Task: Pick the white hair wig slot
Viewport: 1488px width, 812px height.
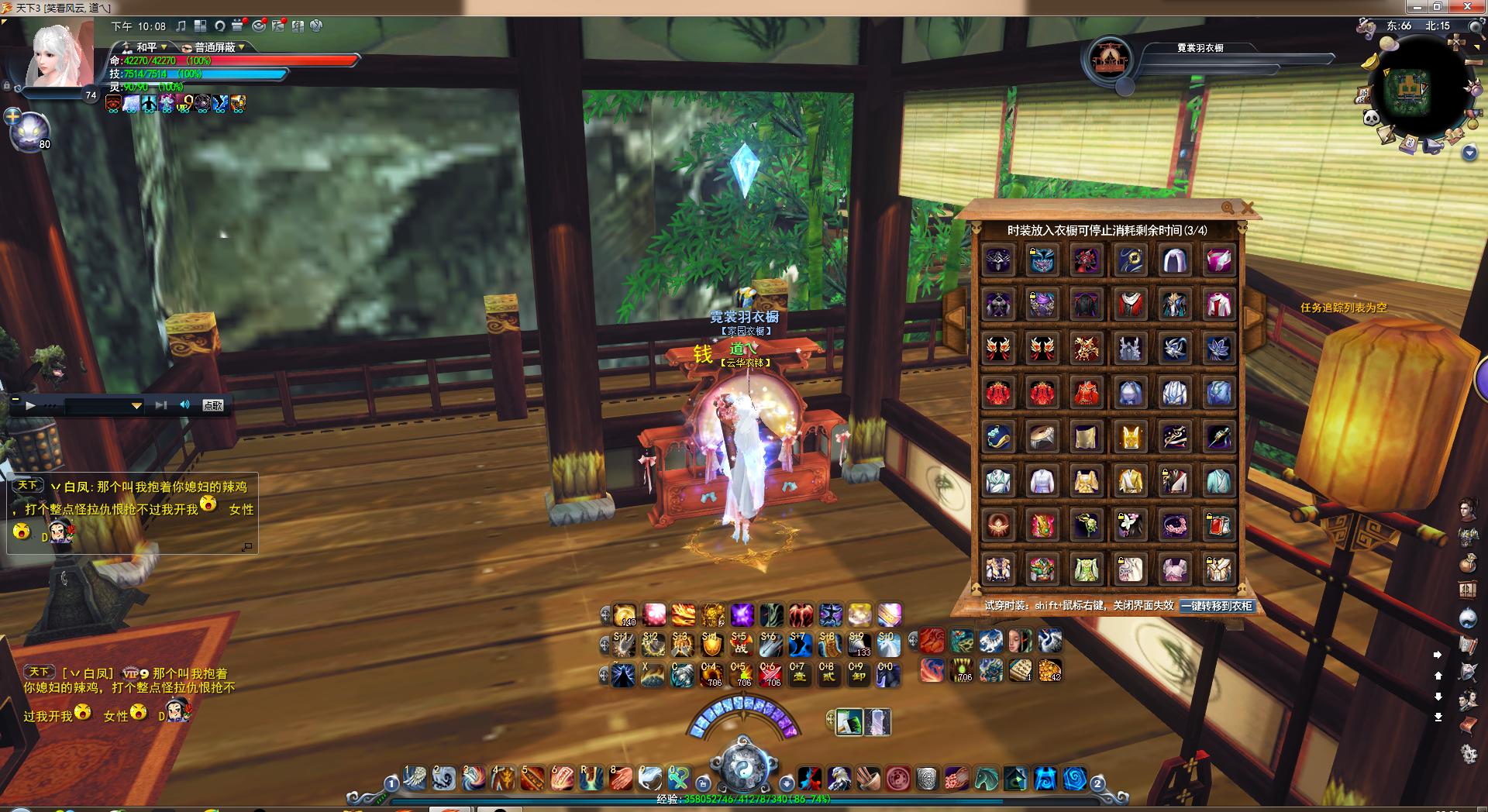Action: pos(1173,261)
